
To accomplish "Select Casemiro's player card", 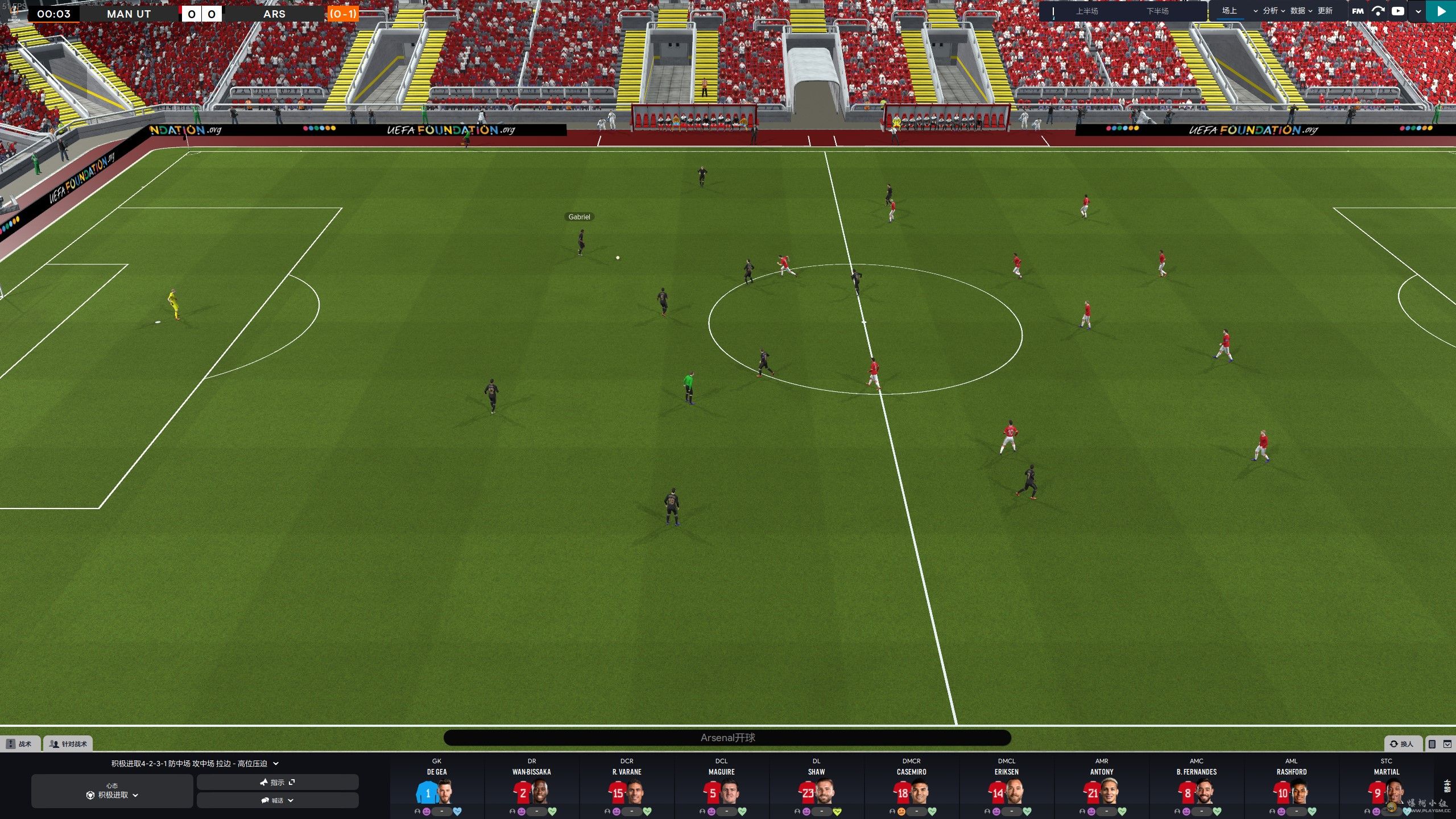I will coord(911,788).
